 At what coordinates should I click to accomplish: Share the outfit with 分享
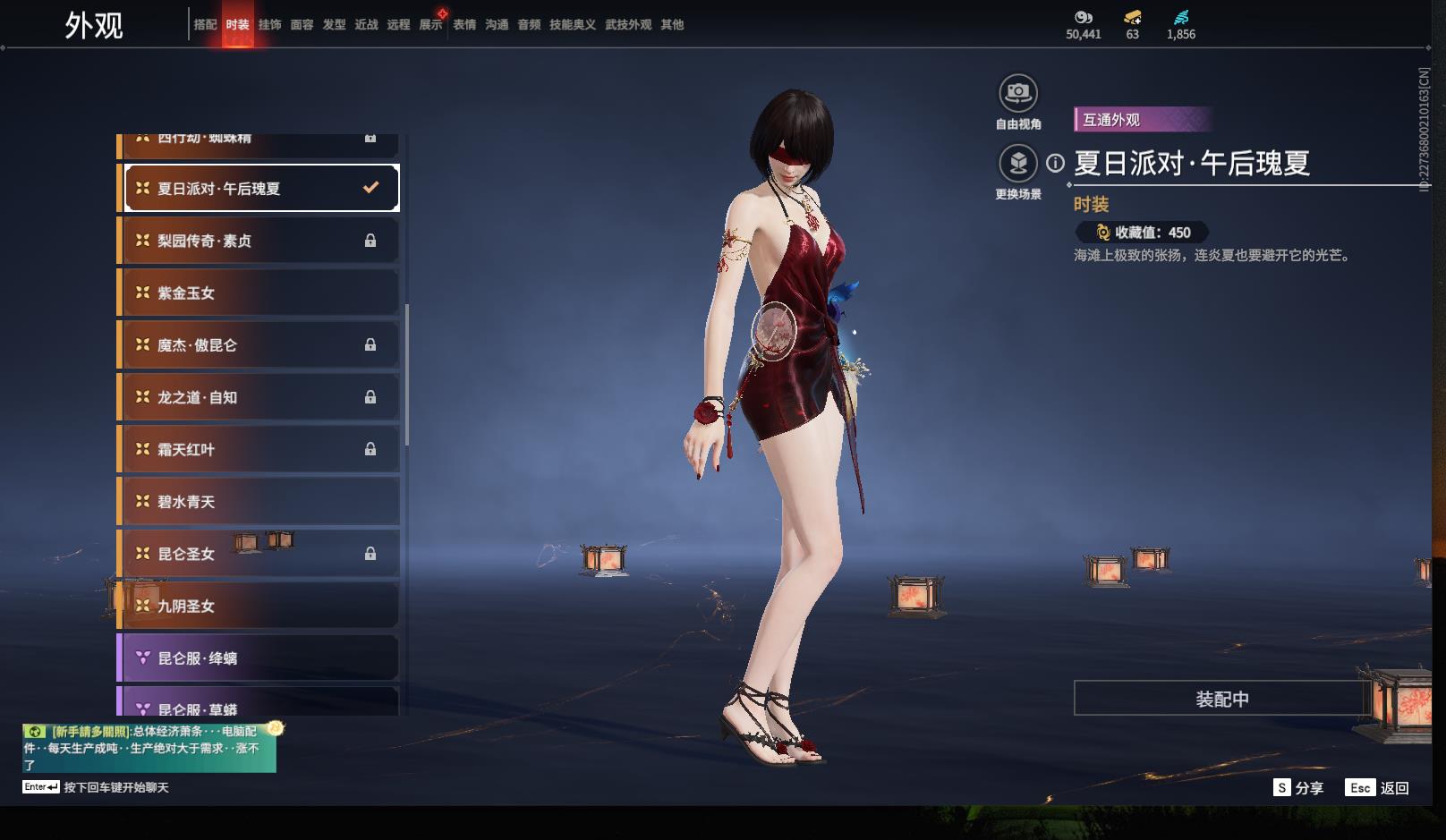[1298, 788]
